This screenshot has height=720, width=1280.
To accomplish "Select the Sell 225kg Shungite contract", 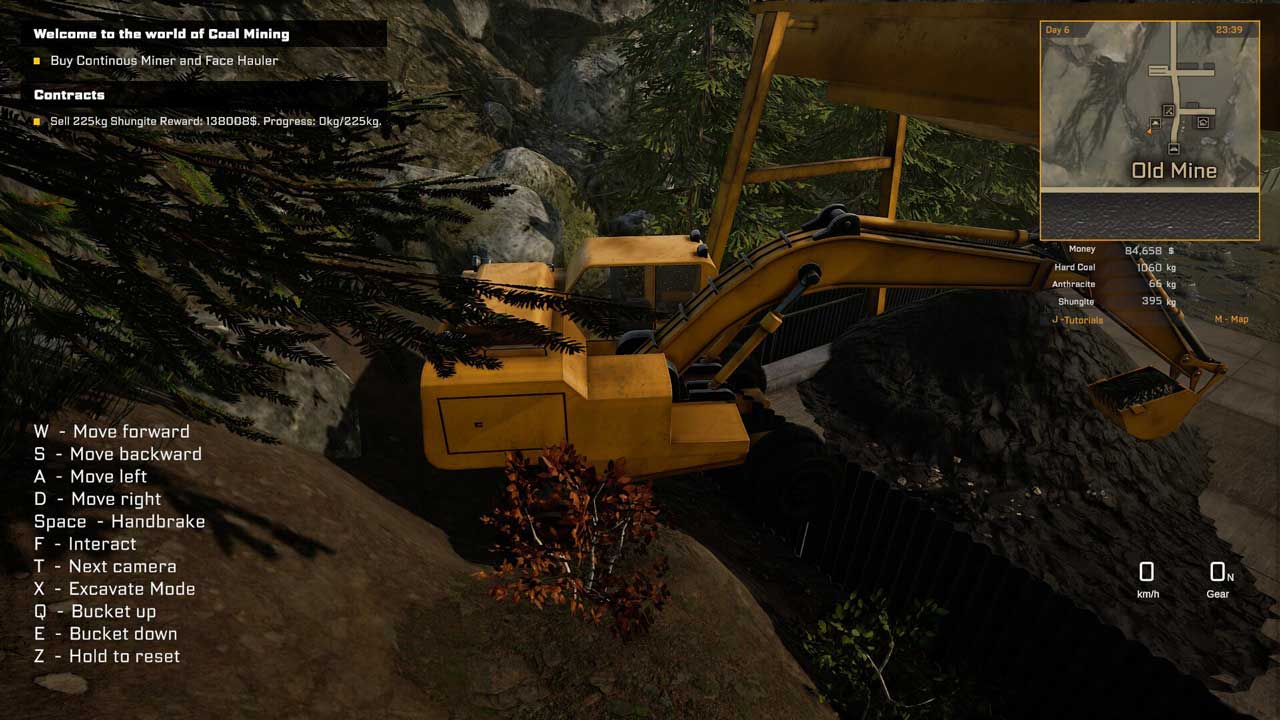I will click(215, 121).
